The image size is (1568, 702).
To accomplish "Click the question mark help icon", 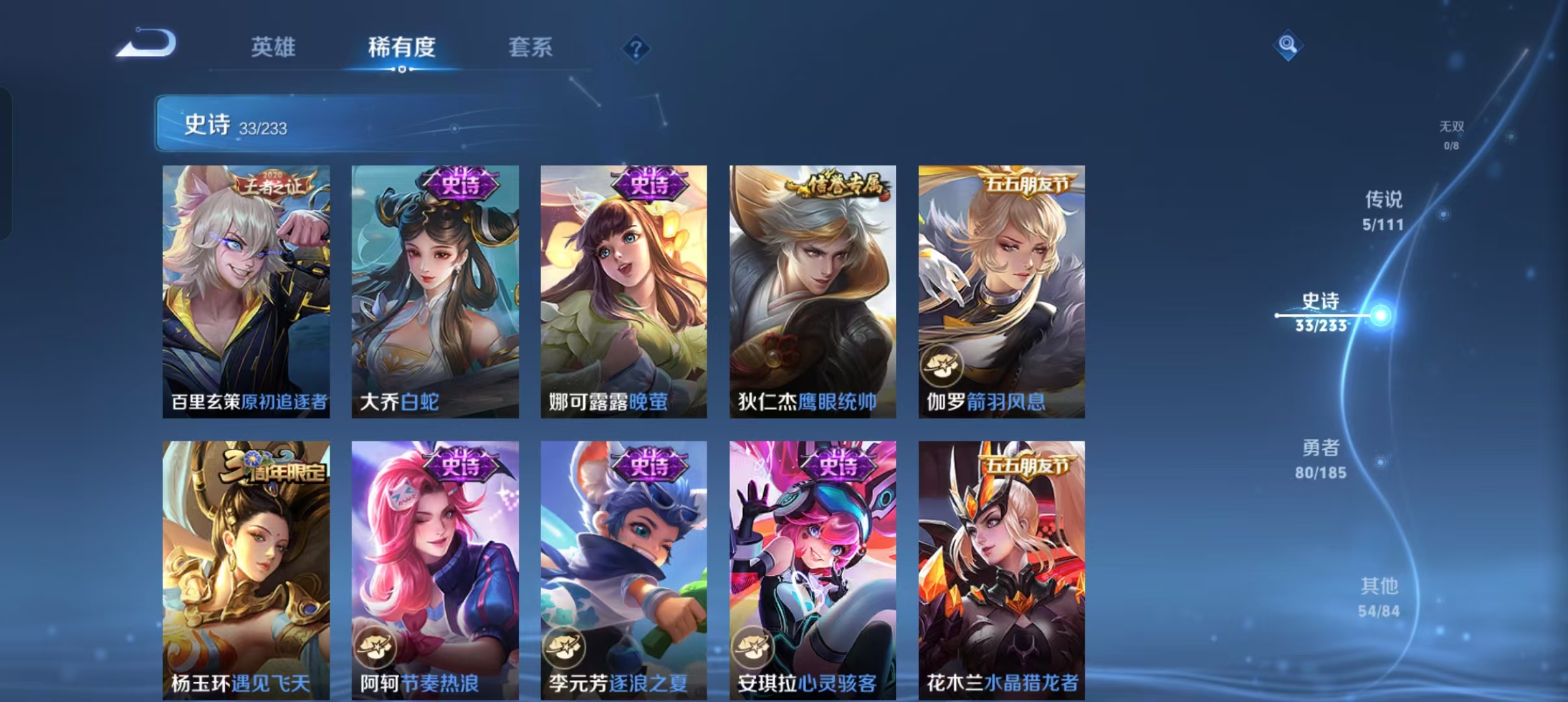I will click(636, 48).
